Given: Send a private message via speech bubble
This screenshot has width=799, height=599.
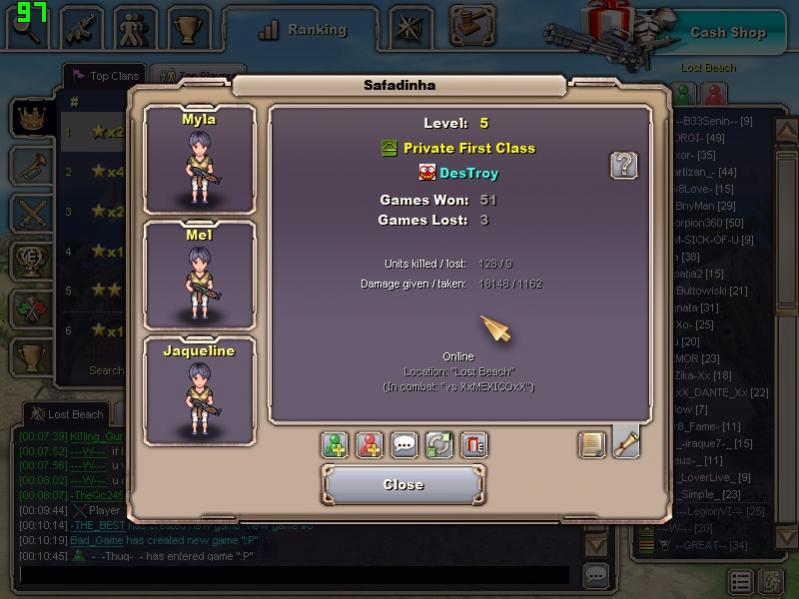Looking at the screenshot, I should coord(405,445).
